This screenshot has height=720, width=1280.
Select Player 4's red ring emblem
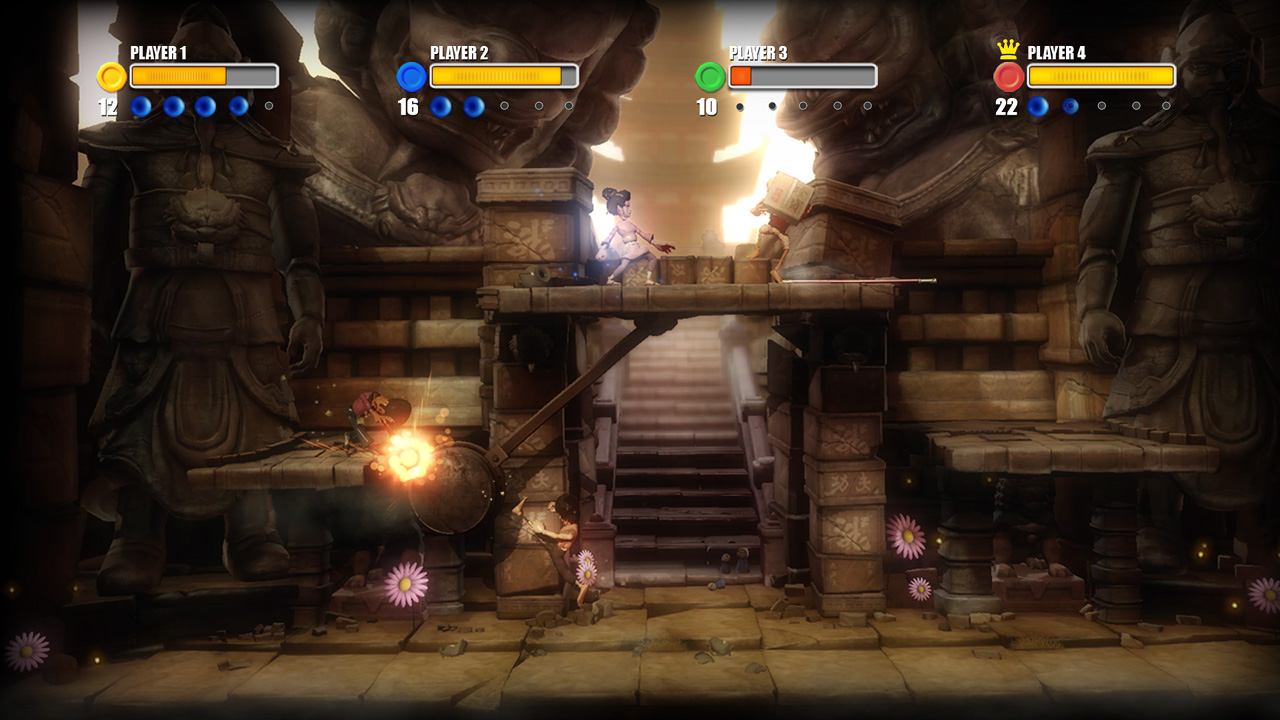1008,77
